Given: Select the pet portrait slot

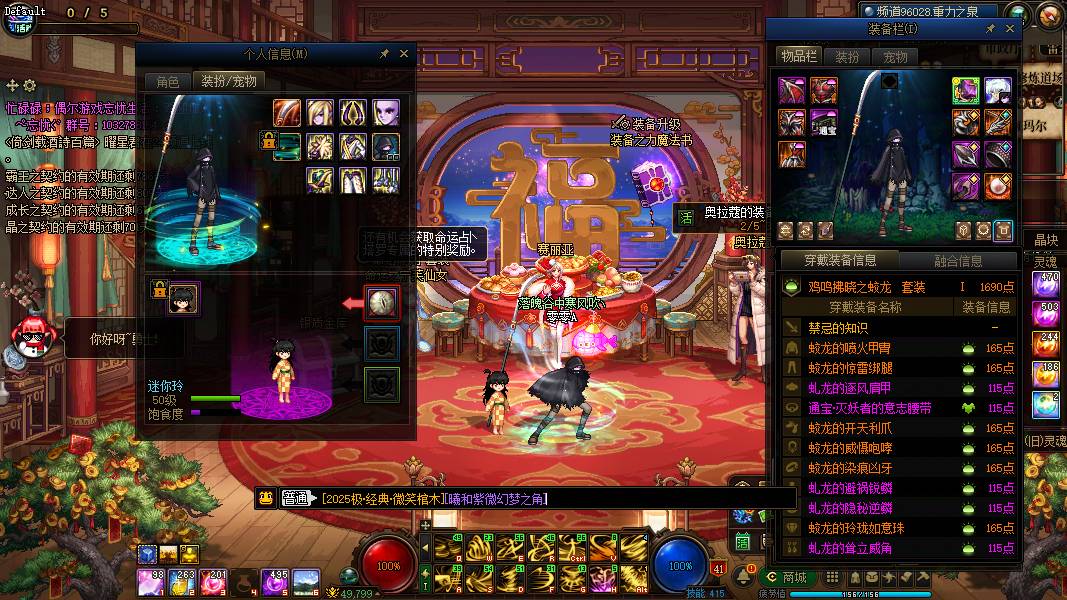Looking at the screenshot, I should pyautogui.click(x=183, y=297).
